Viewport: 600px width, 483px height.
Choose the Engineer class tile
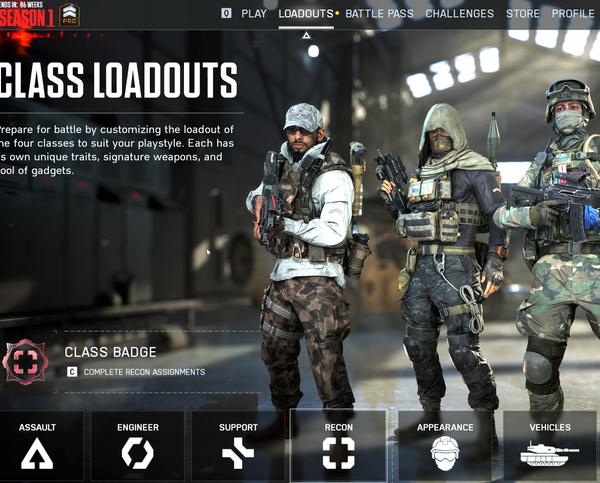pyautogui.click(x=138, y=445)
